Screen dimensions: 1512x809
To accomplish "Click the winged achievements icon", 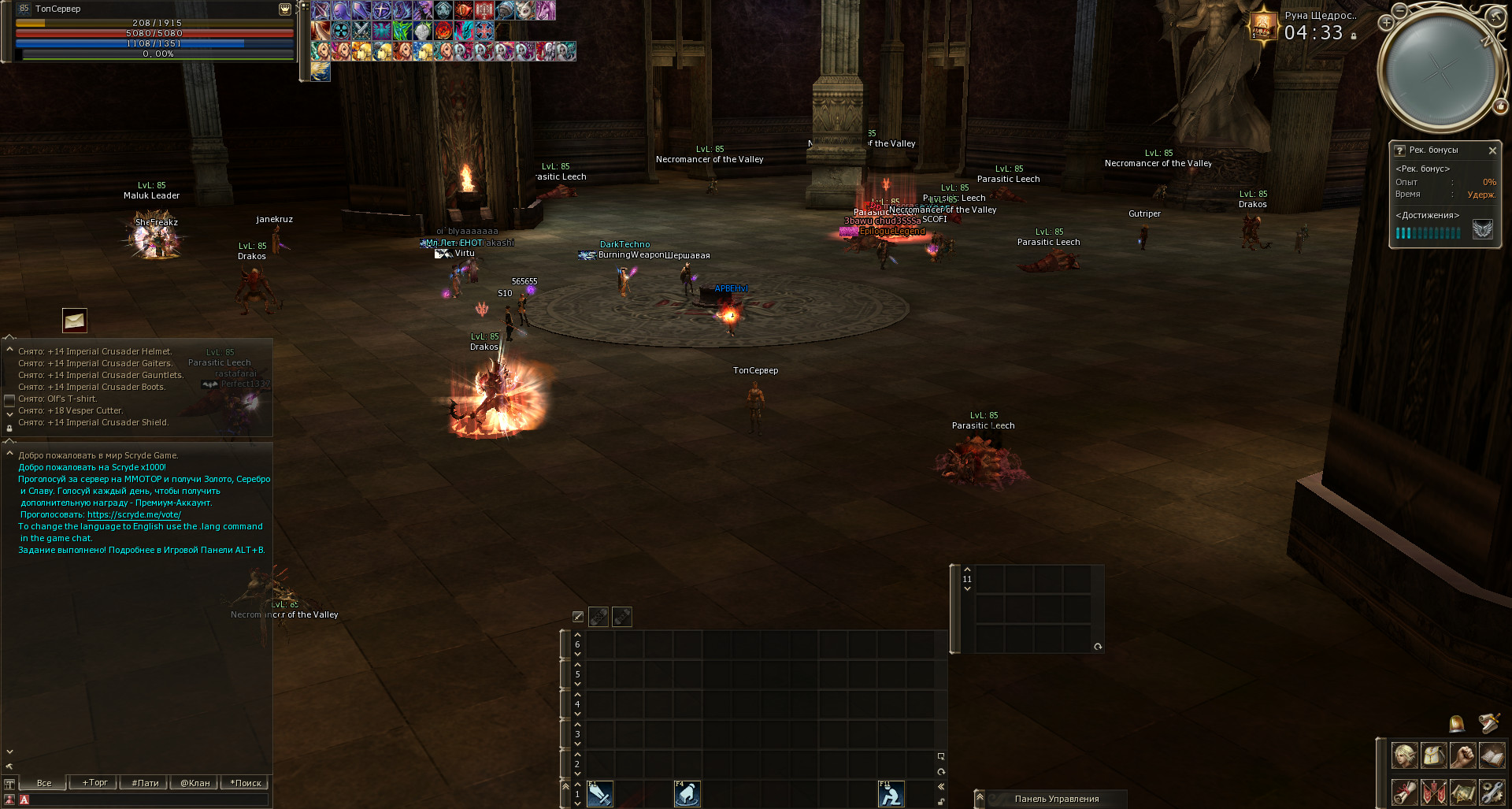I will [1482, 230].
